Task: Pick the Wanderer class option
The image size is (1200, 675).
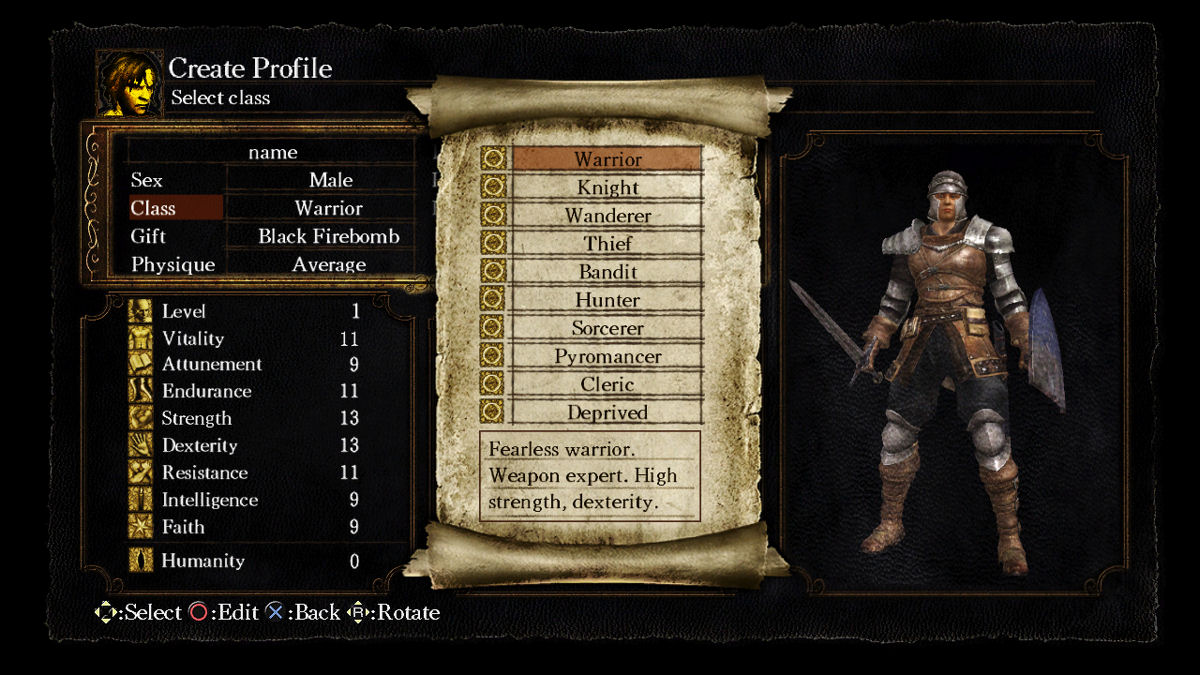Action: [x=607, y=215]
